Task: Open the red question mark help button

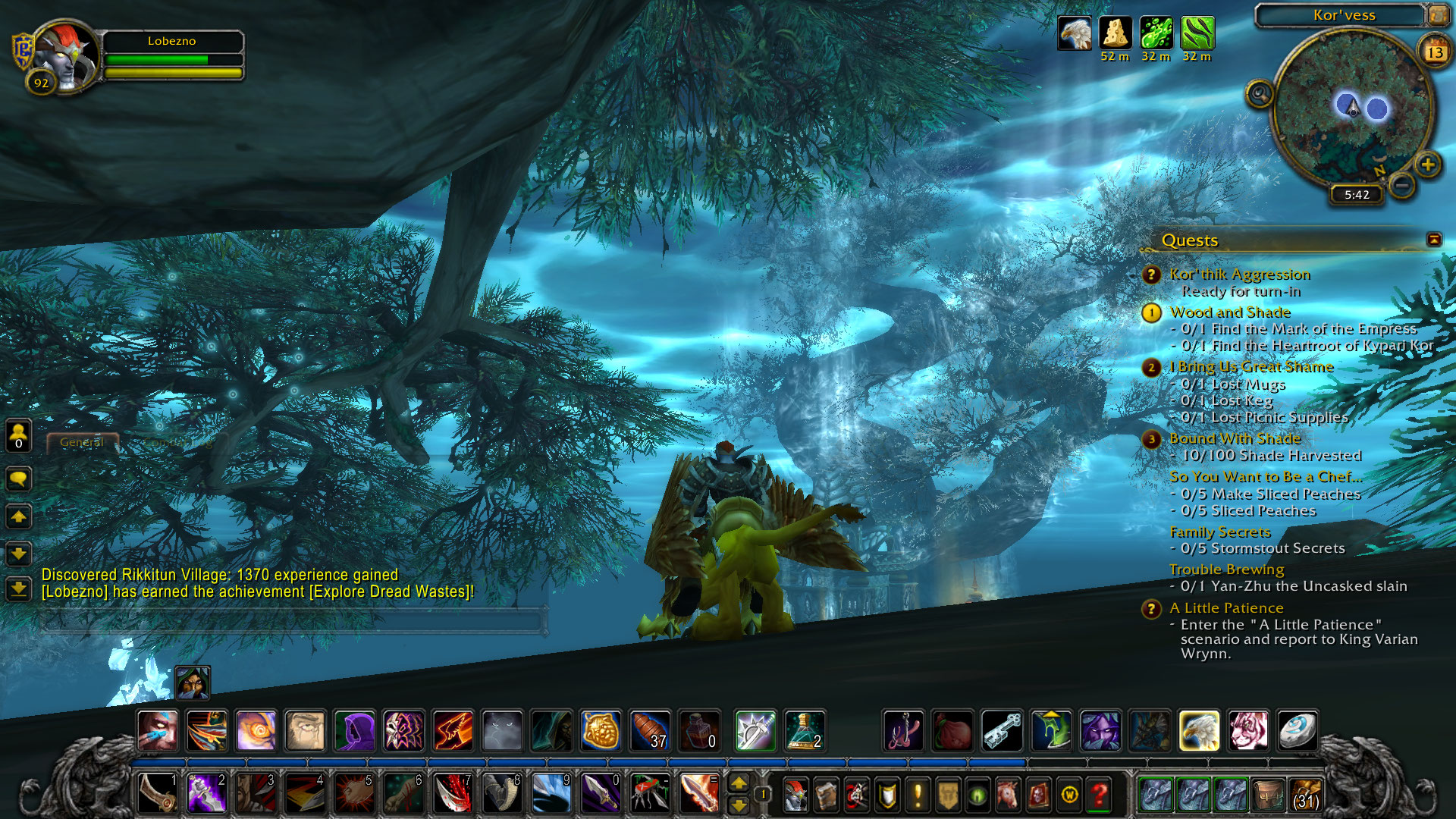Action: 1099,795
